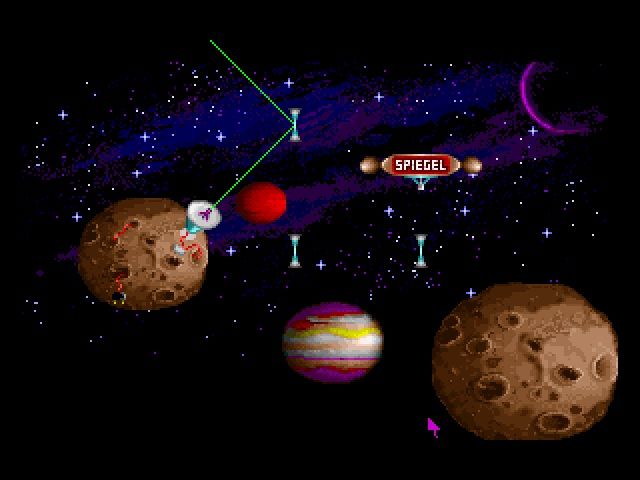Select the mirror reflecting the green laser
Screen dimensions: 640x480
(x=295, y=125)
